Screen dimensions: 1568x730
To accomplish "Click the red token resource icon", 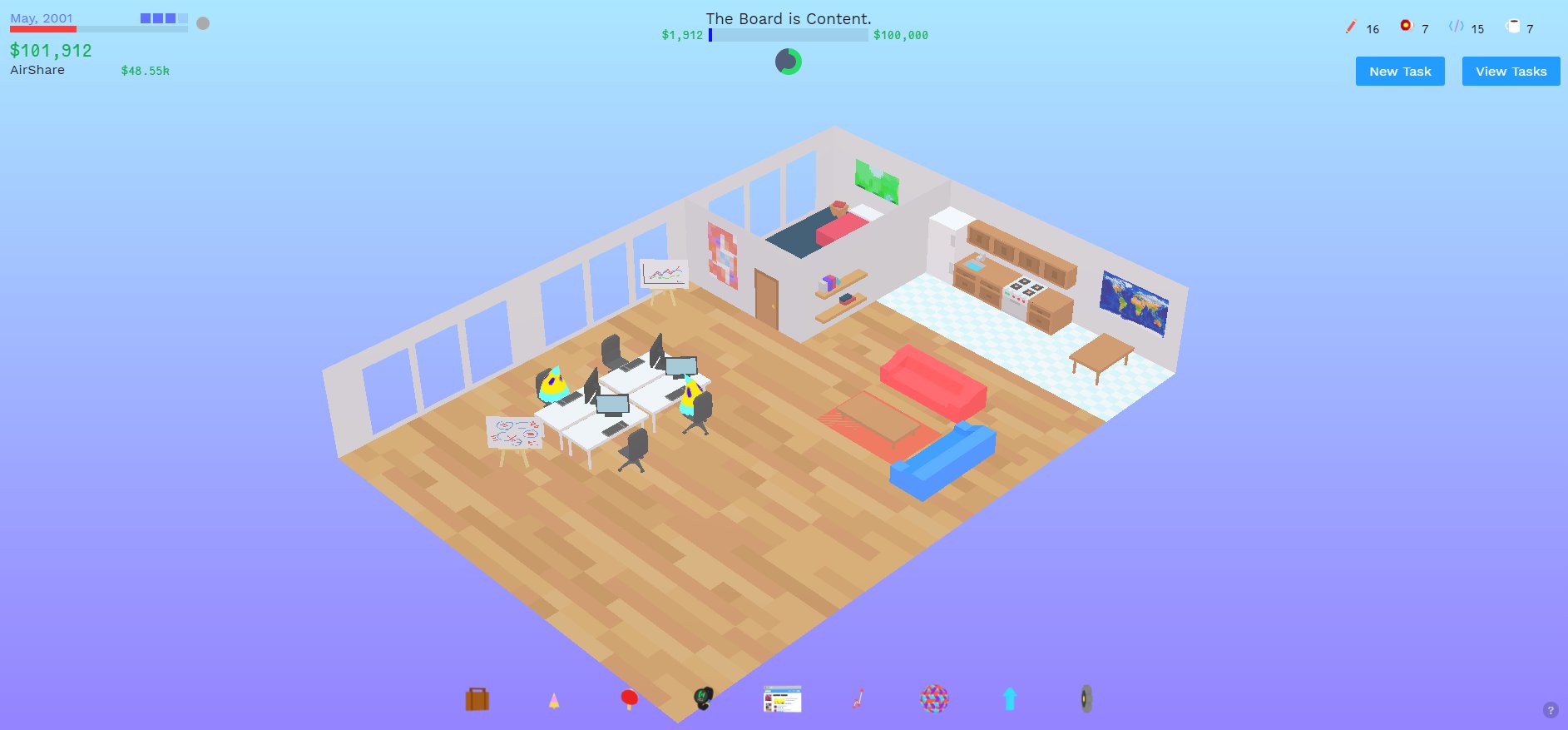I will 1406,26.
